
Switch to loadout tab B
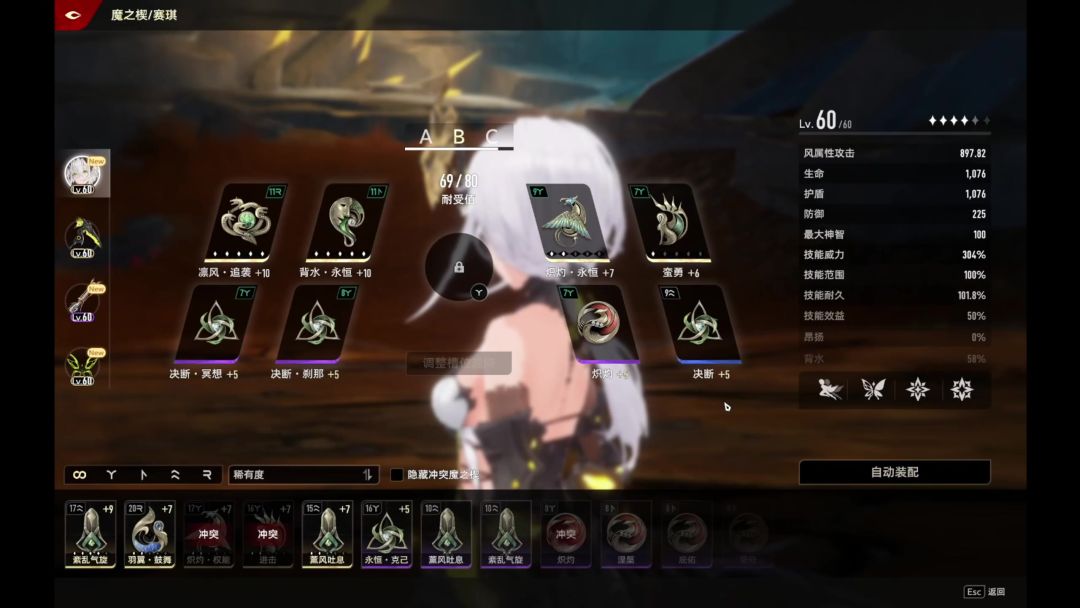[x=459, y=137]
